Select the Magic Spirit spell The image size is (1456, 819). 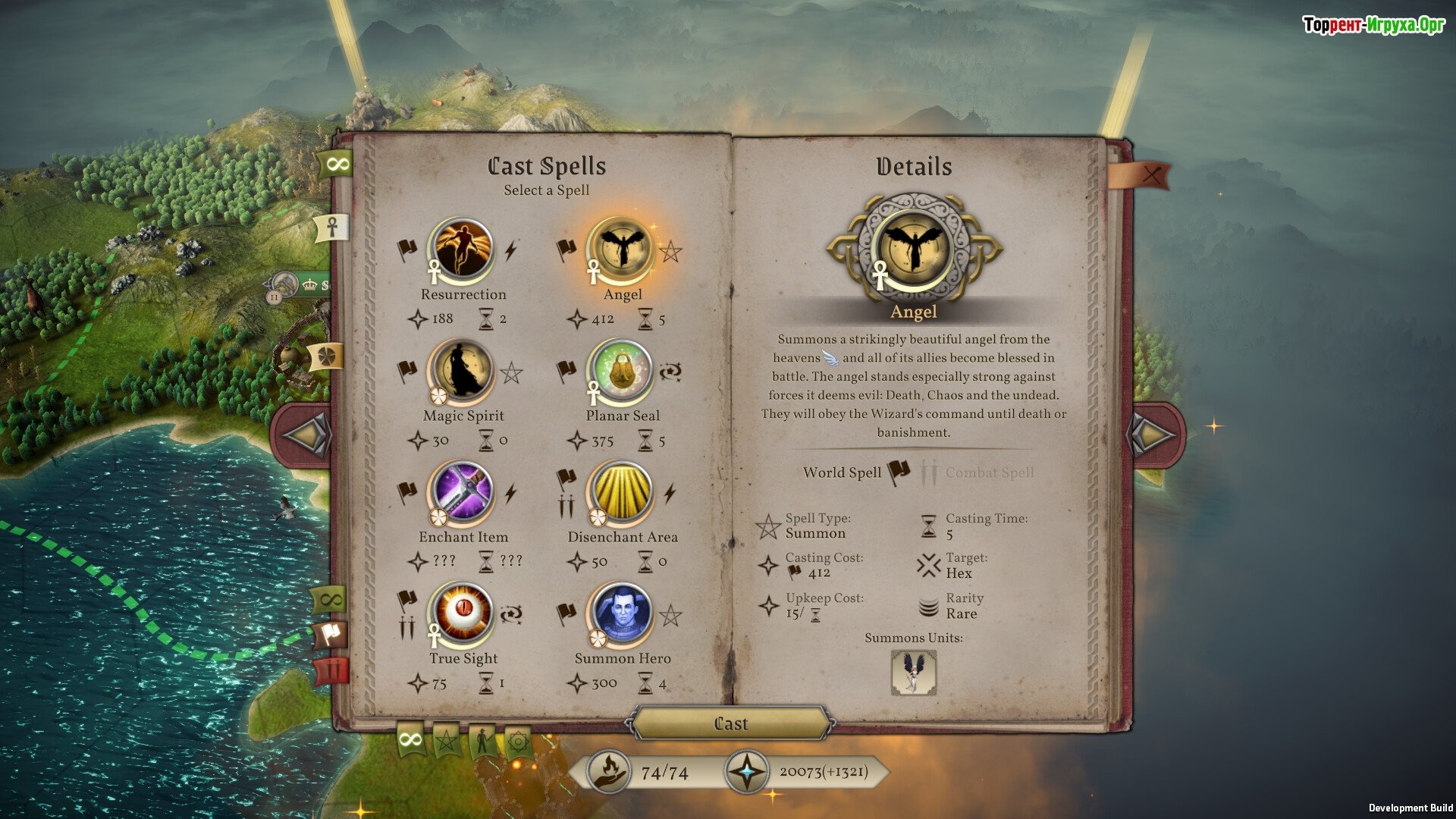point(462,371)
